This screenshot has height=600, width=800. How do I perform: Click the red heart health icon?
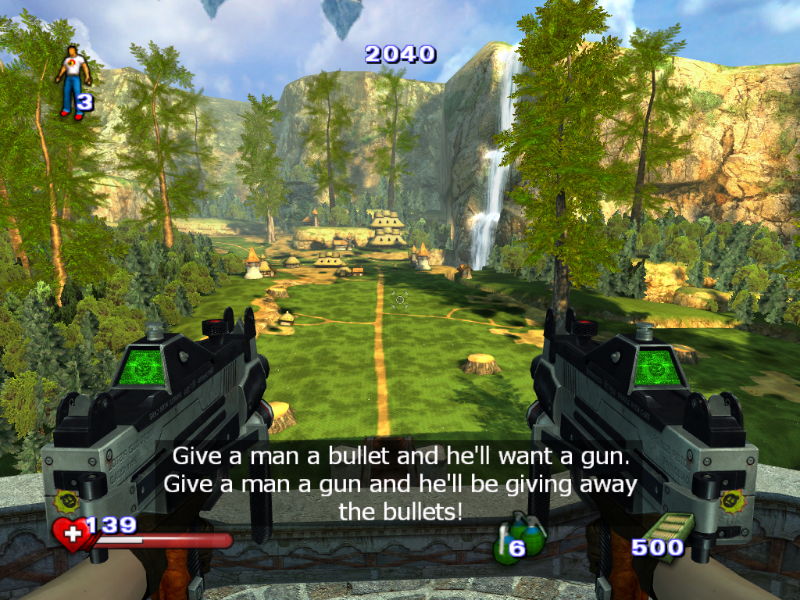(x=73, y=533)
